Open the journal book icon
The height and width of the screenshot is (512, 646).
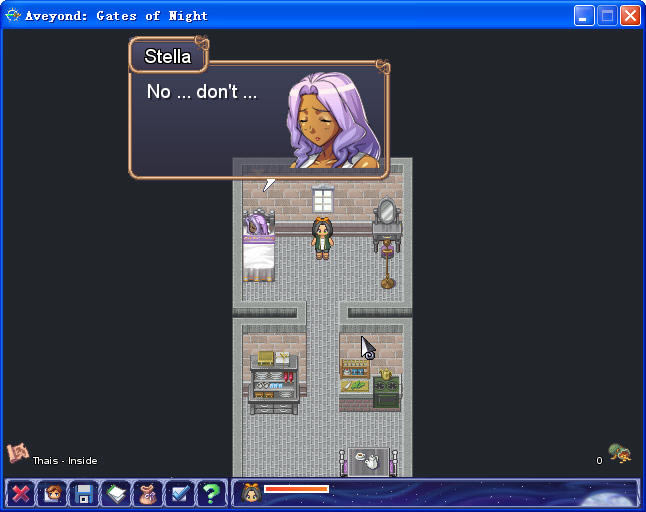116,493
